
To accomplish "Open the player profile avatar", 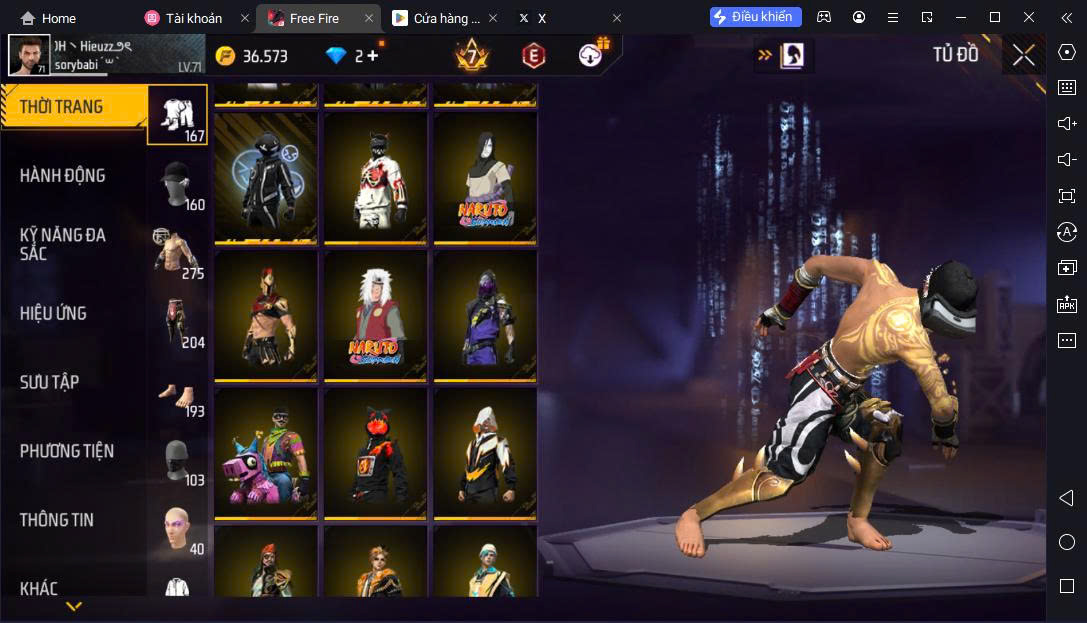I will pyautogui.click(x=29, y=56).
